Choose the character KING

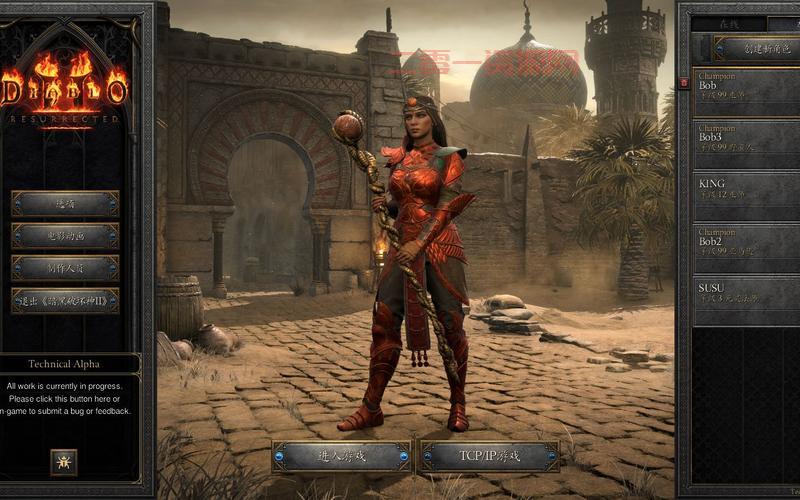748,196
